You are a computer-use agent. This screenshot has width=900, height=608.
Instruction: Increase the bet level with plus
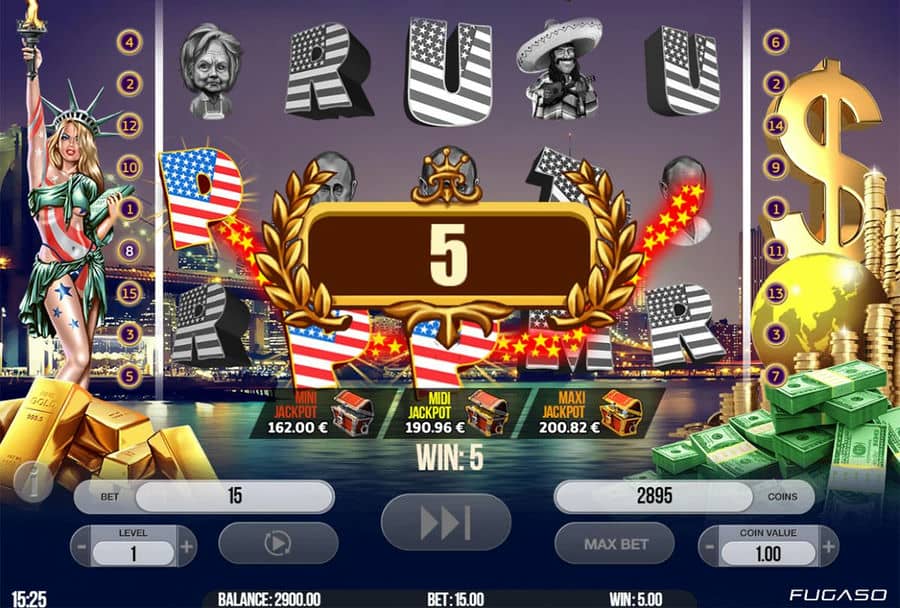pyautogui.click(x=186, y=547)
